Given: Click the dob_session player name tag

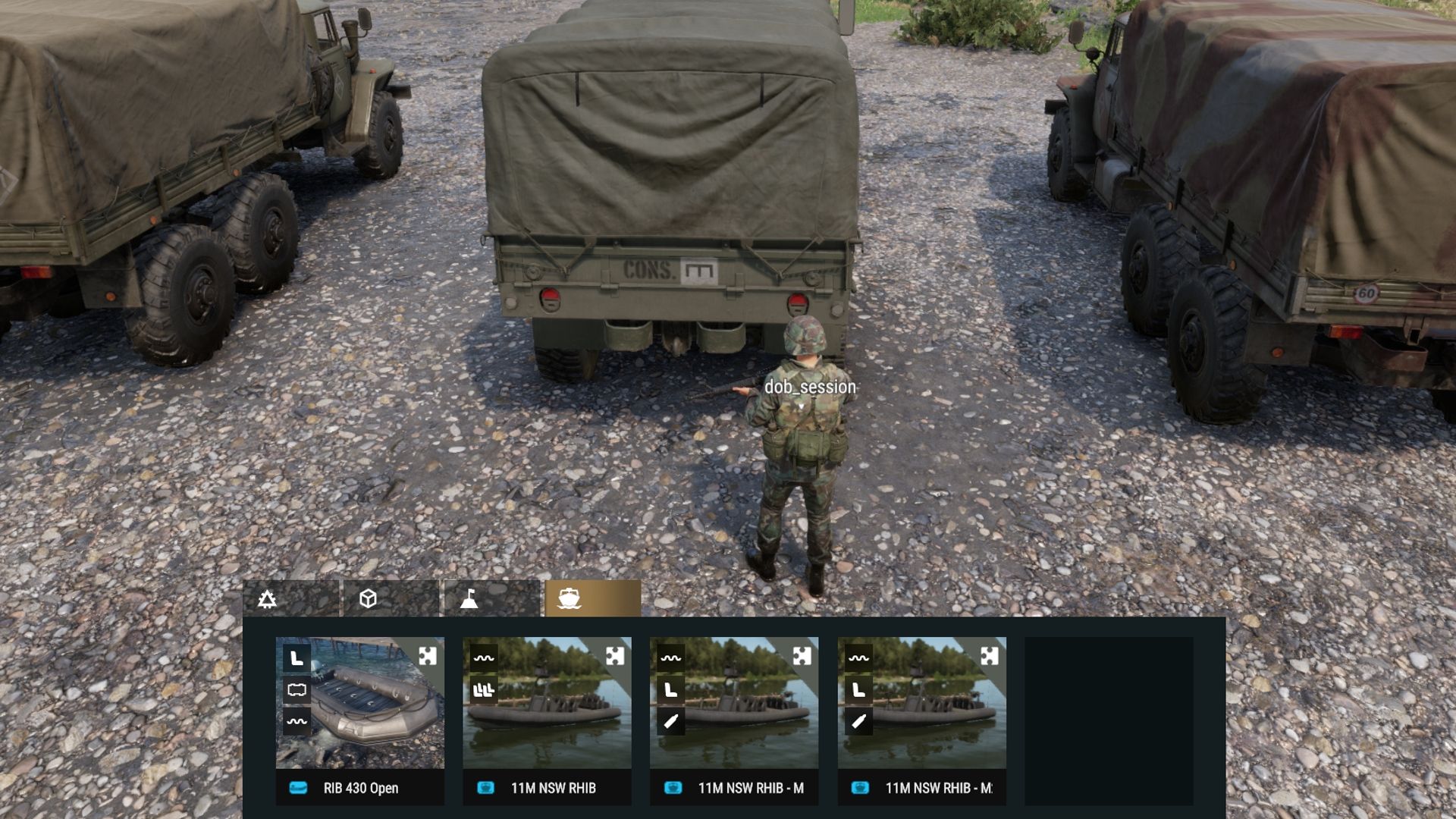Looking at the screenshot, I should pyautogui.click(x=811, y=386).
